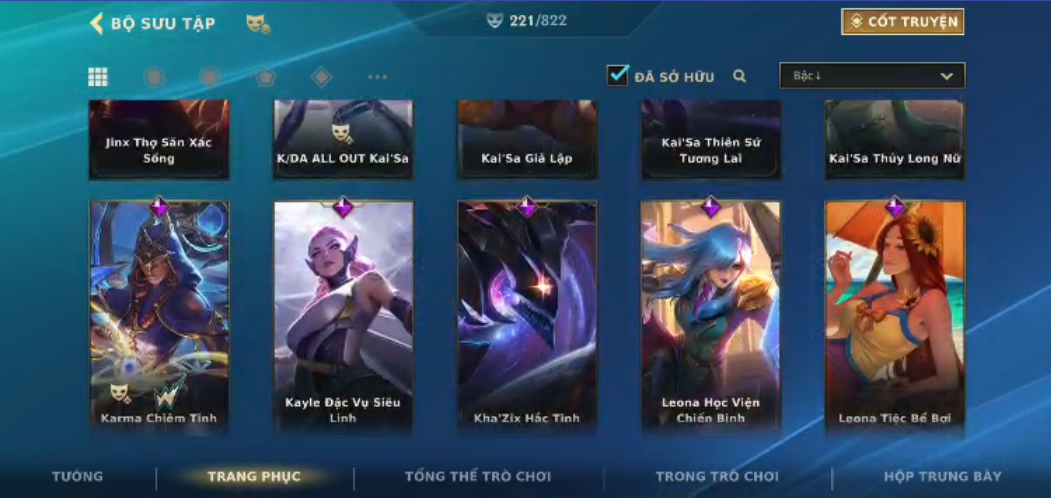Screen dimensions: 1051x498
Task: View the Kai'Sa Thủy Long Nữ skin
Action: (x=895, y=140)
